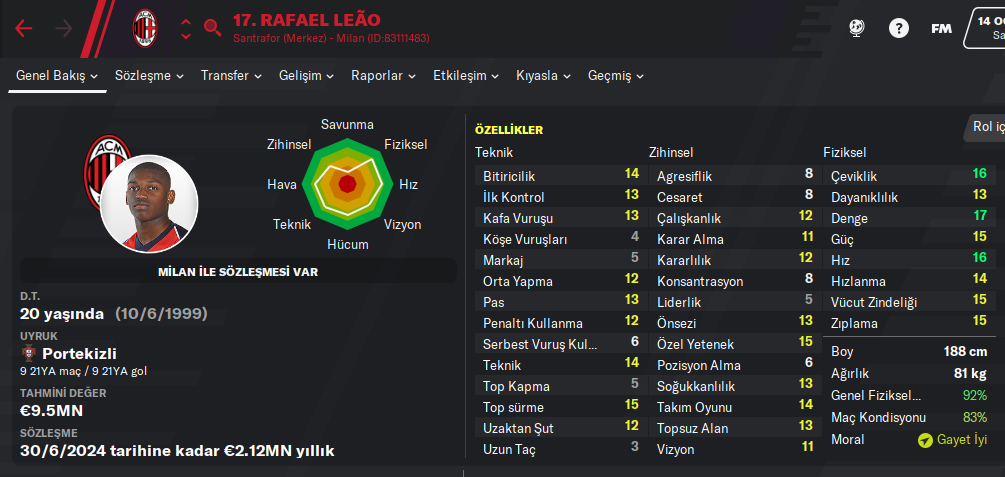Open the Raporlar menu

click(x=384, y=75)
